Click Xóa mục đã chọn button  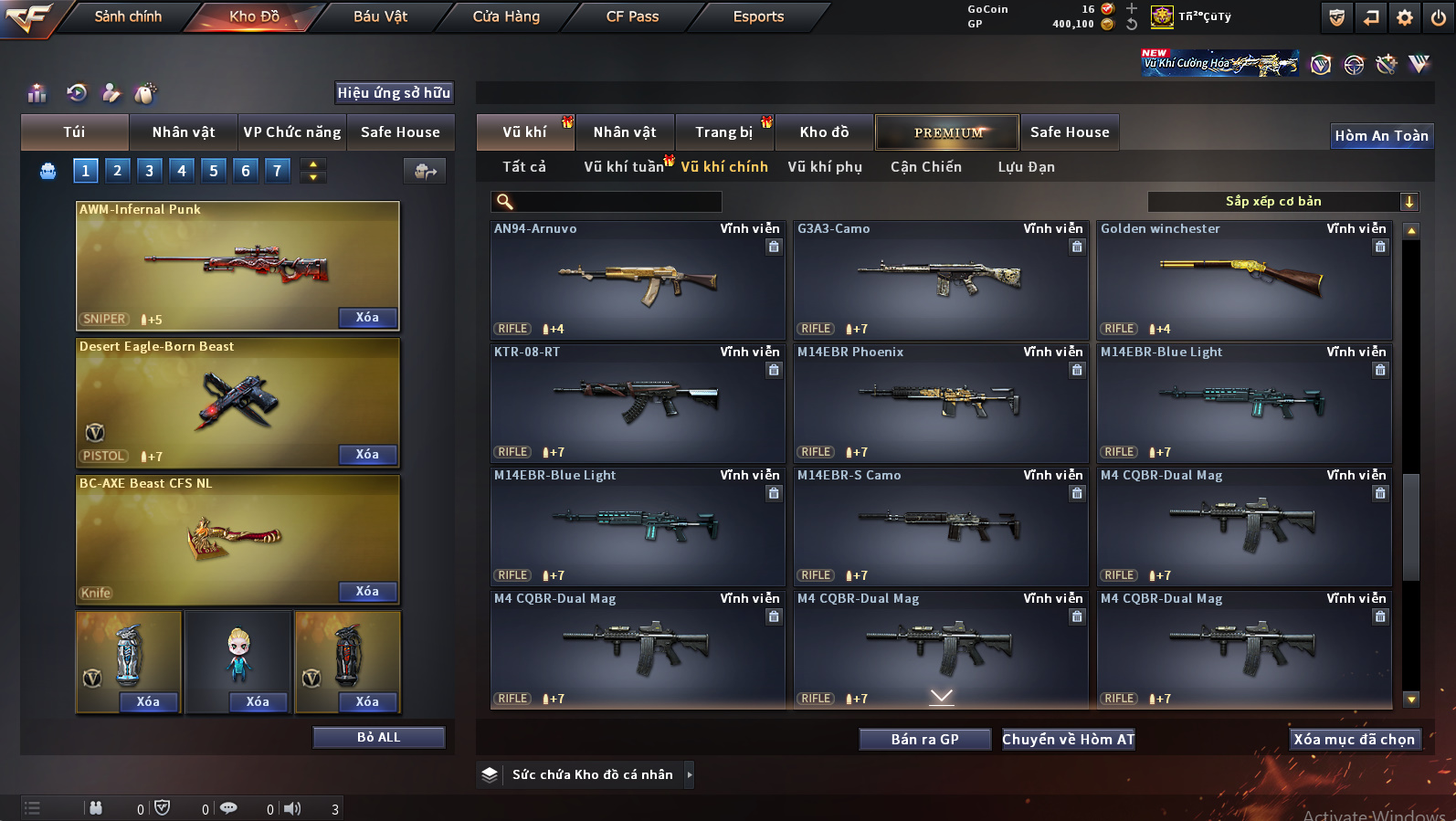pyautogui.click(x=1354, y=740)
